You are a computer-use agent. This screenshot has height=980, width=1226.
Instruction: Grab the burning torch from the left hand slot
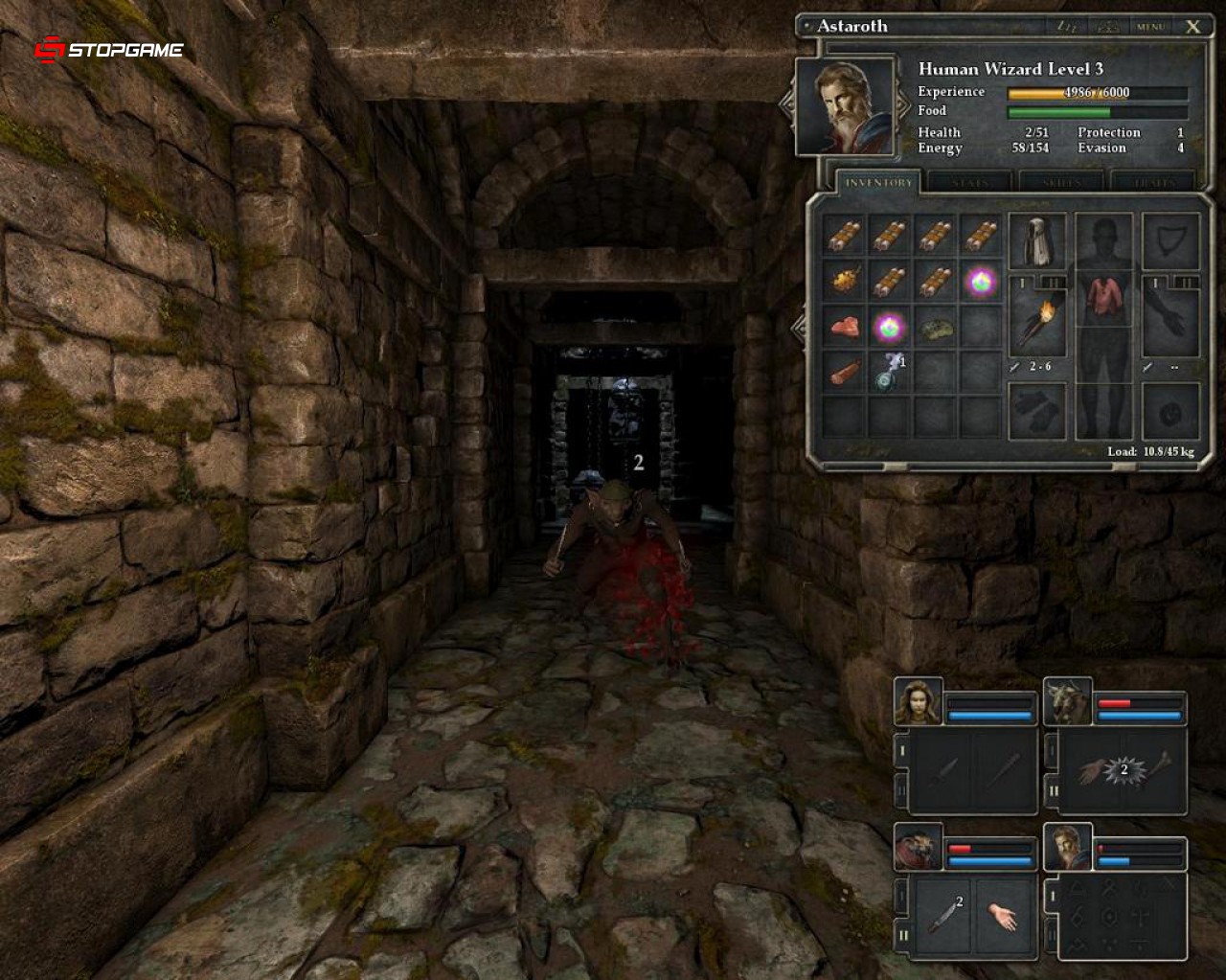[1041, 321]
